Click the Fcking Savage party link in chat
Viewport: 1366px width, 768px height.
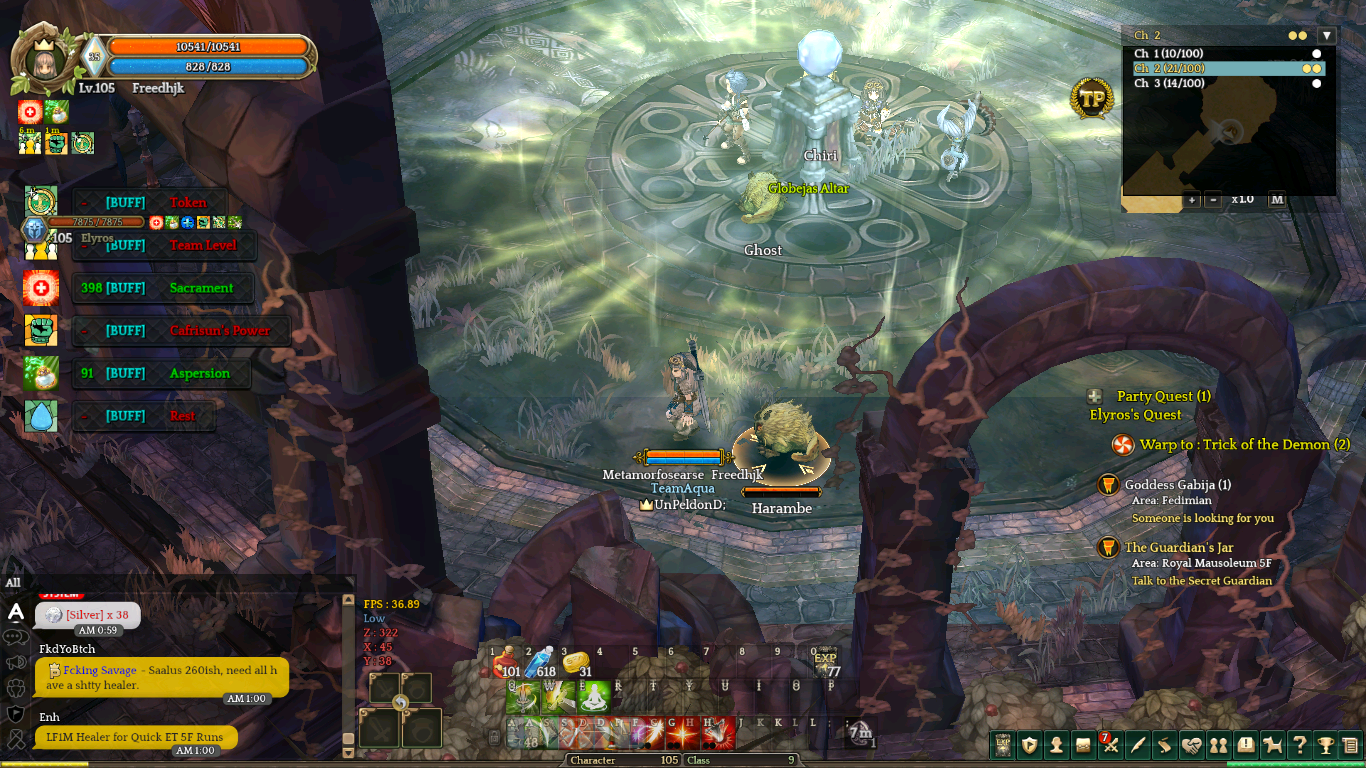coord(99,670)
